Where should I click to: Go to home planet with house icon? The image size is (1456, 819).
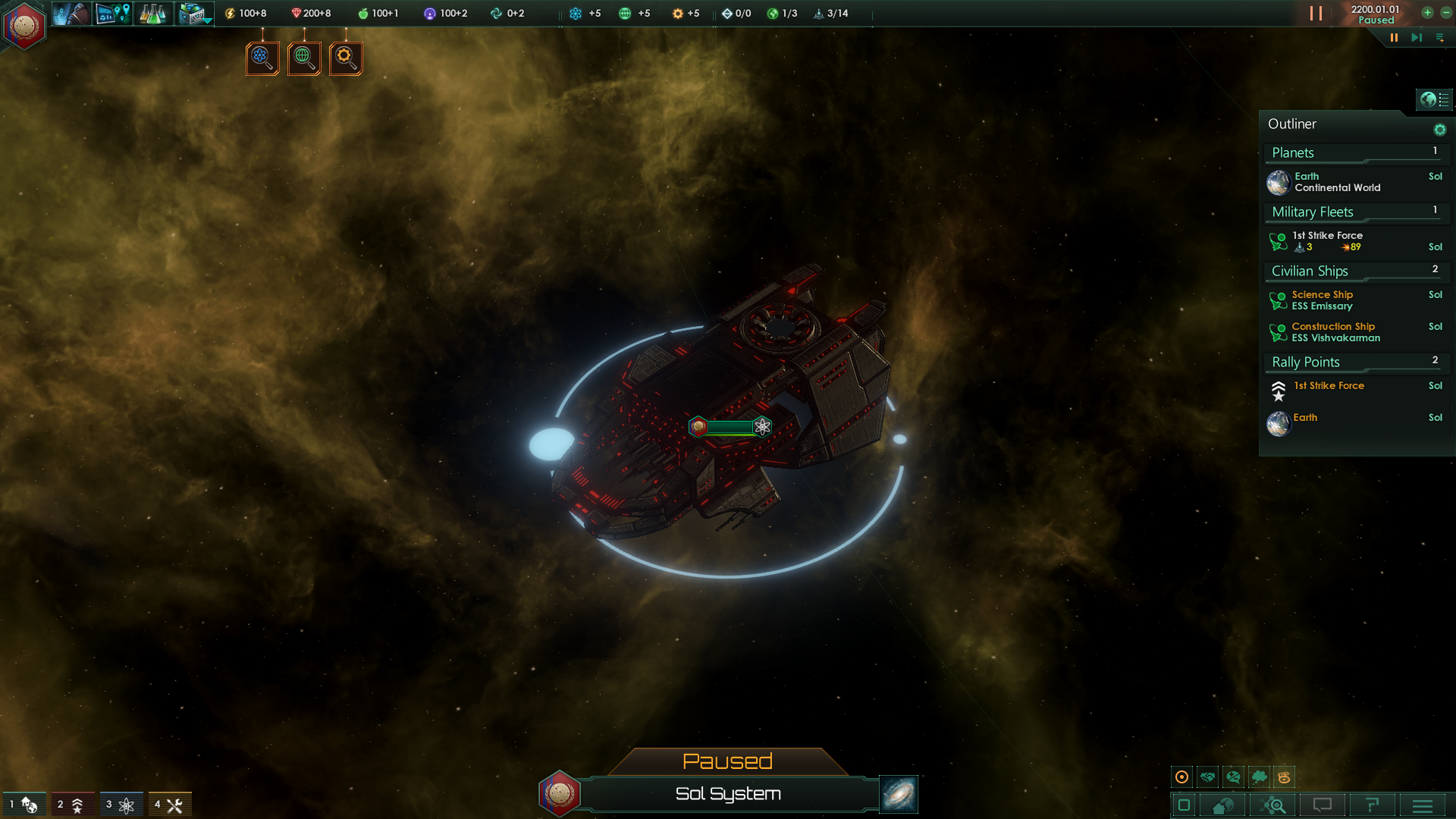1222,805
